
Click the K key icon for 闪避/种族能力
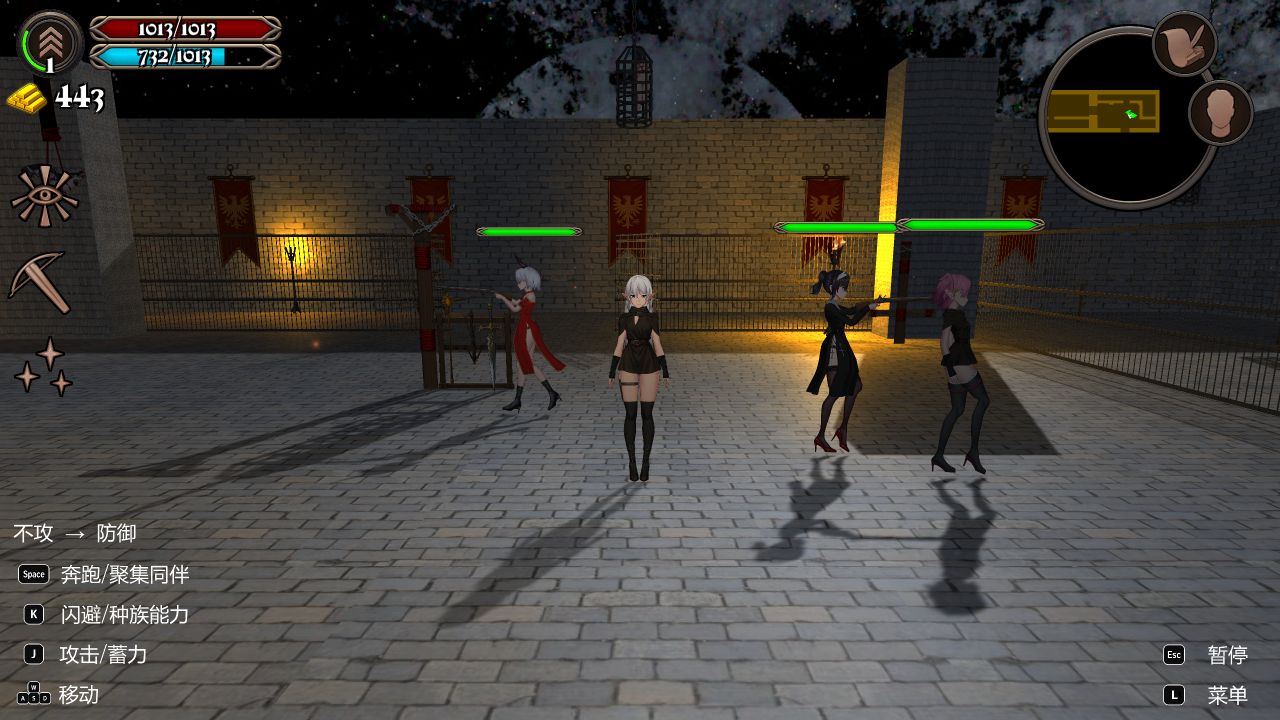click(x=33, y=614)
